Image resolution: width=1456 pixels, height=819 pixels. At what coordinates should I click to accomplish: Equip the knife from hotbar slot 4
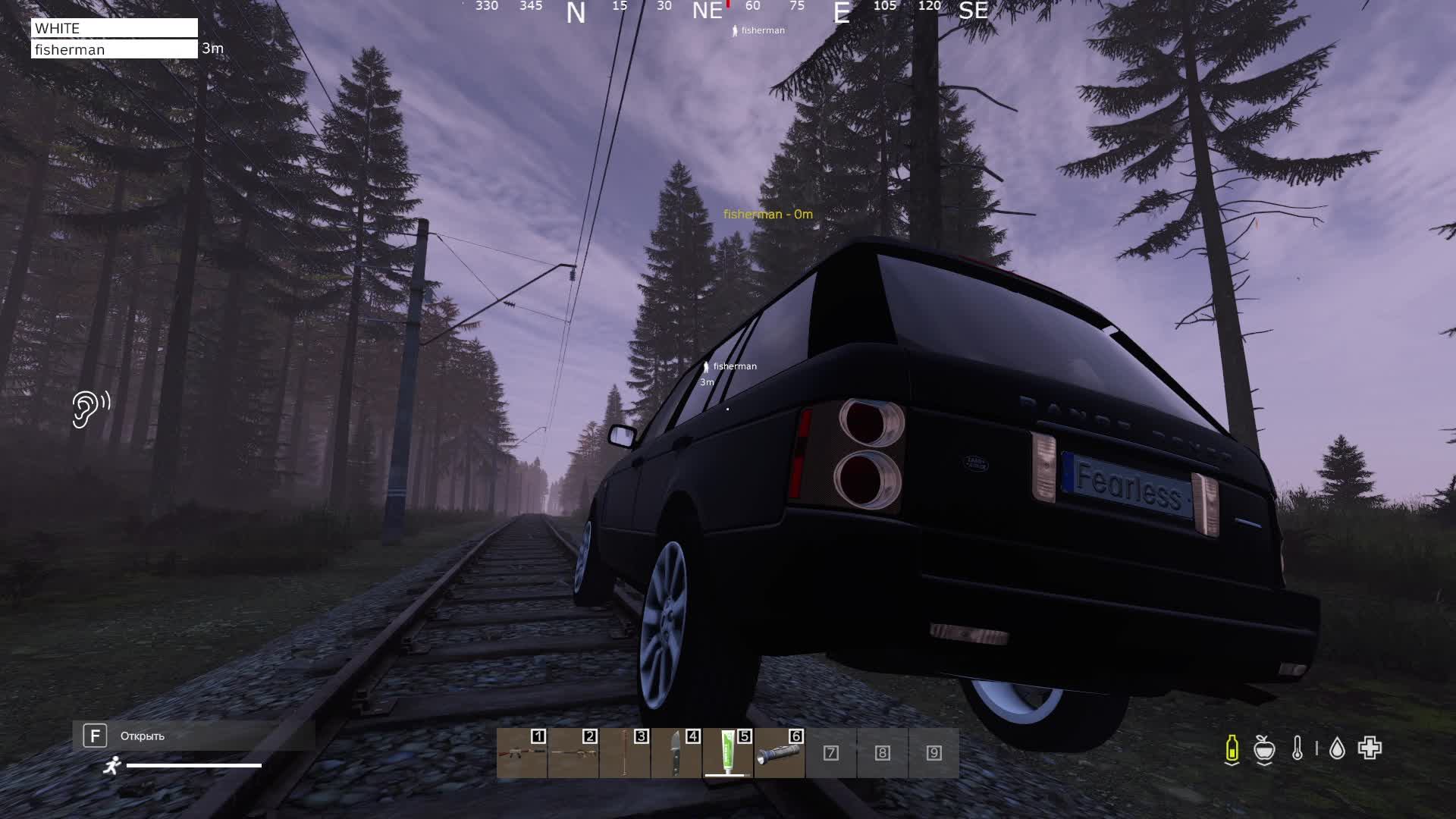[676, 753]
